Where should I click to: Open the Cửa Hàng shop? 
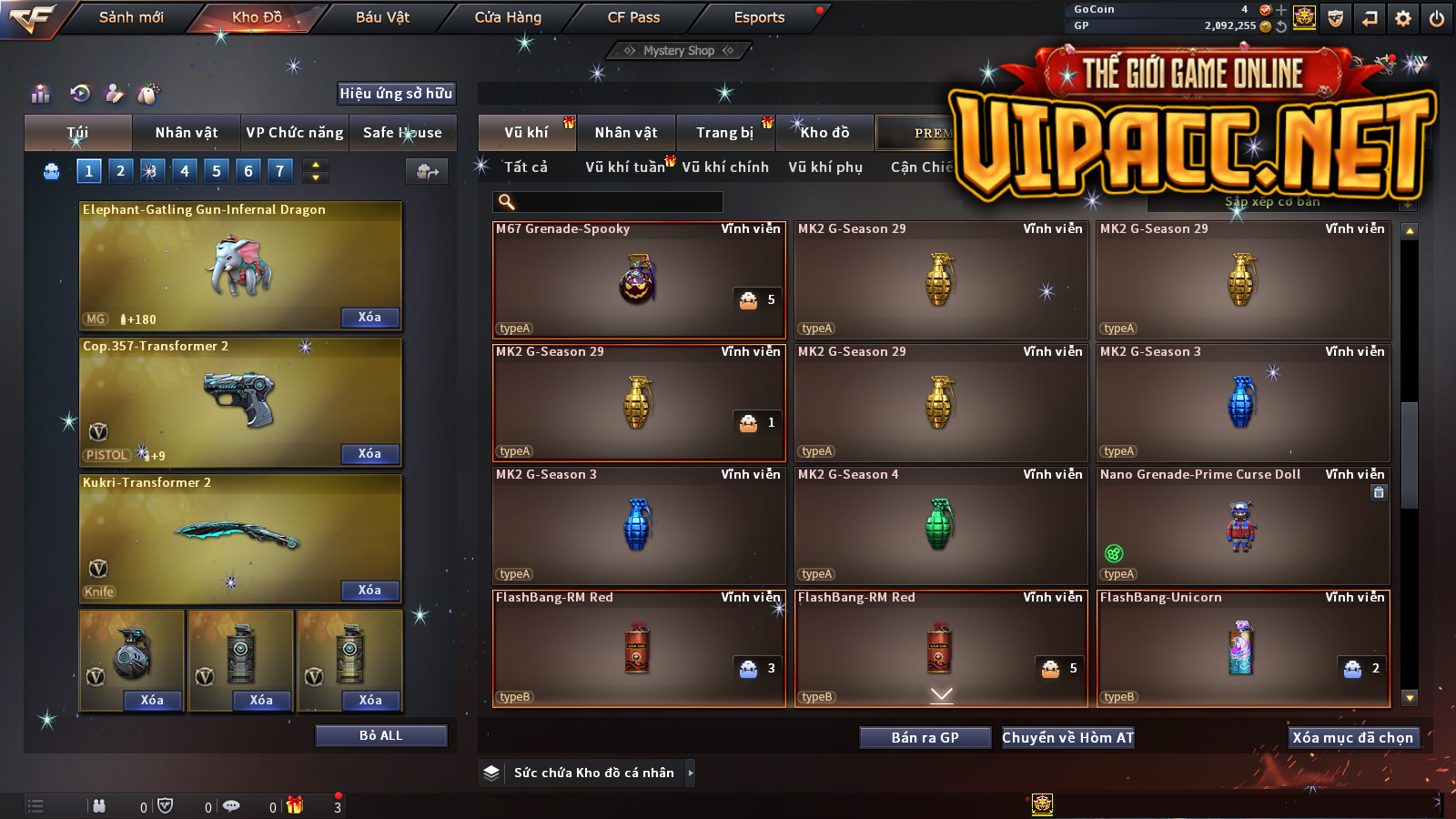pos(508,17)
